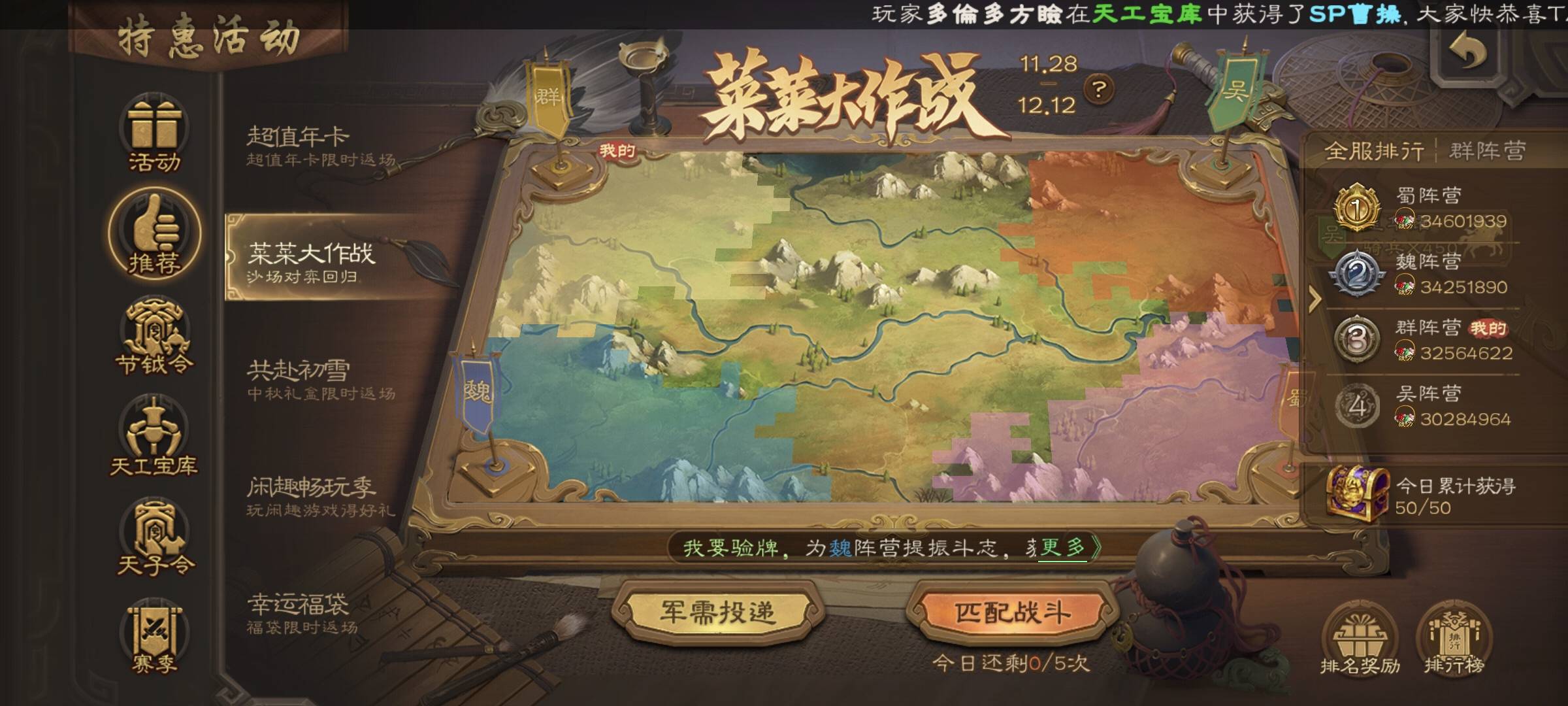Open the 闲趣畅玩季 event entry
Viewport: 1568px width, 706px height.
point(320,496)
